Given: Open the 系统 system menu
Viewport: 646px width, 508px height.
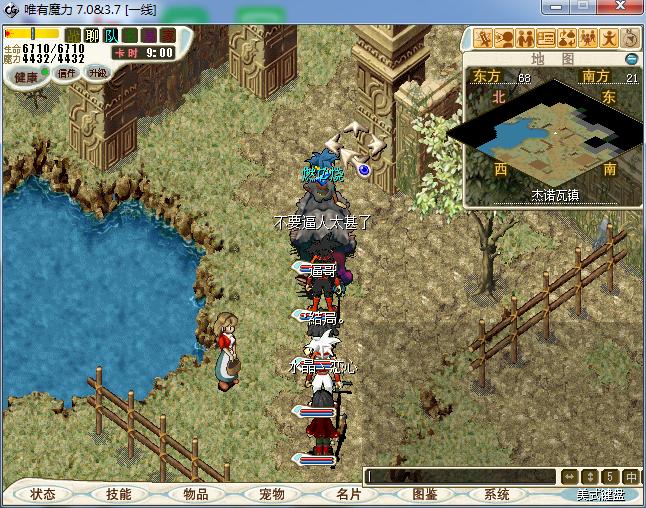Looking at the screenshot, I should tap(497, 494).
